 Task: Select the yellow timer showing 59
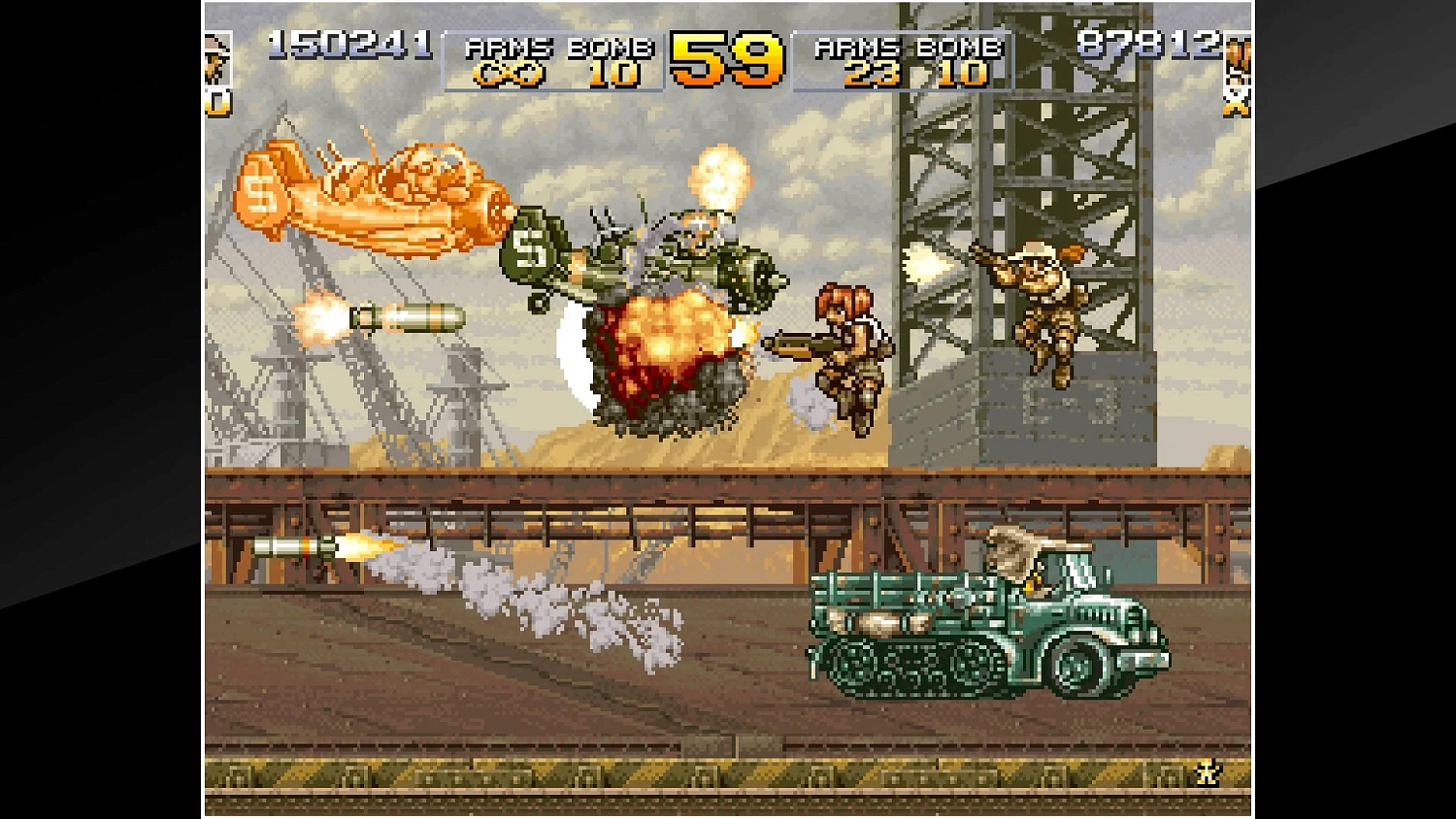[725, 61]
